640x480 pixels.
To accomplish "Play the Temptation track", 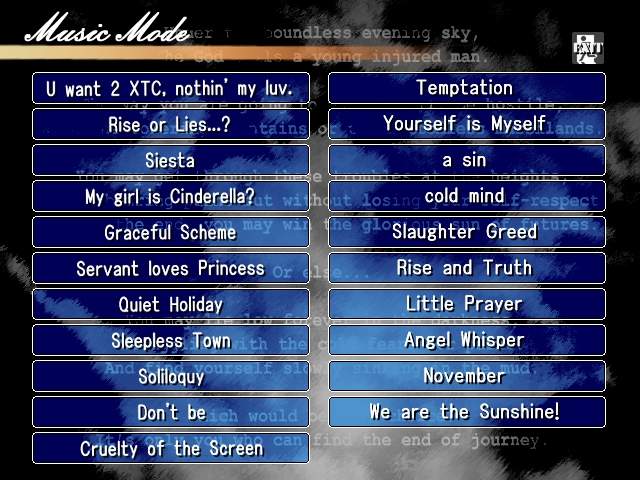I will coord(466,88).
